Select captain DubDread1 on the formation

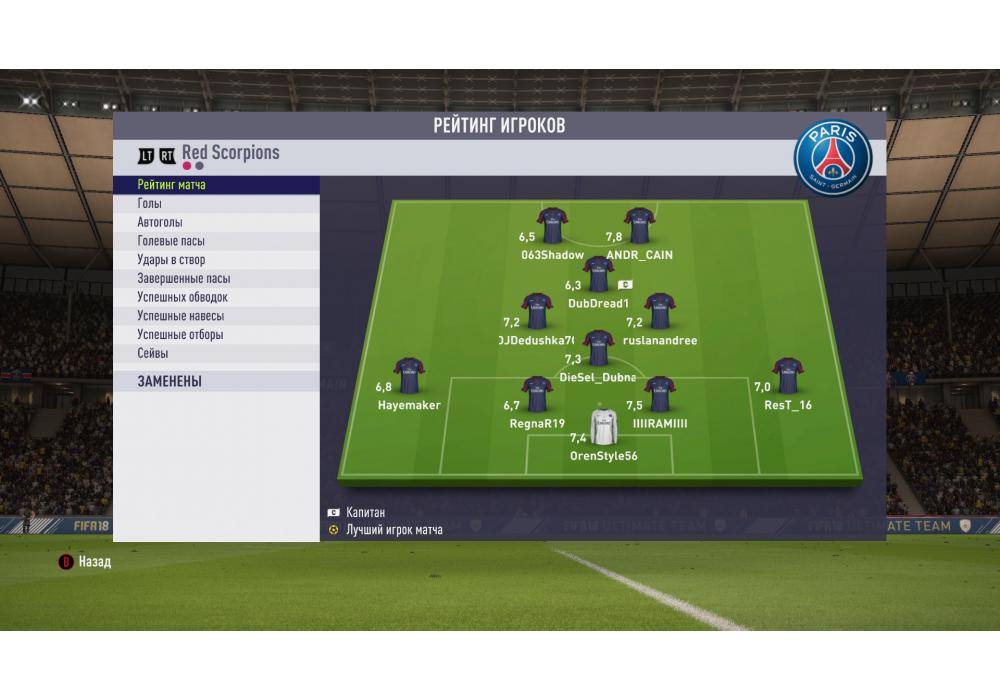click(598, 274)
